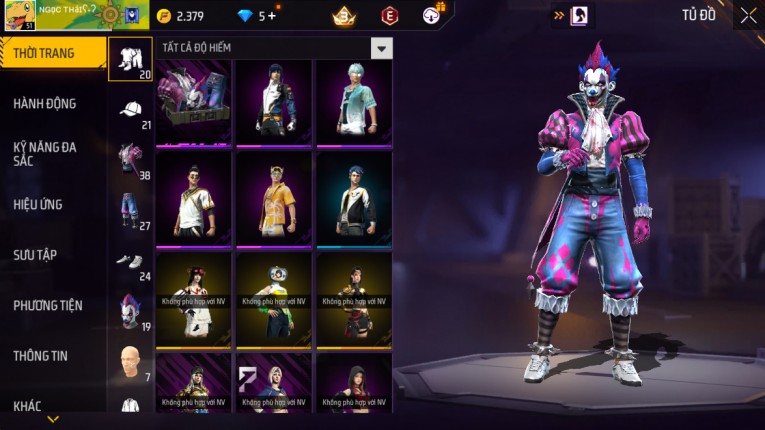Select the clown costume bundle box item

coord(194,100)
